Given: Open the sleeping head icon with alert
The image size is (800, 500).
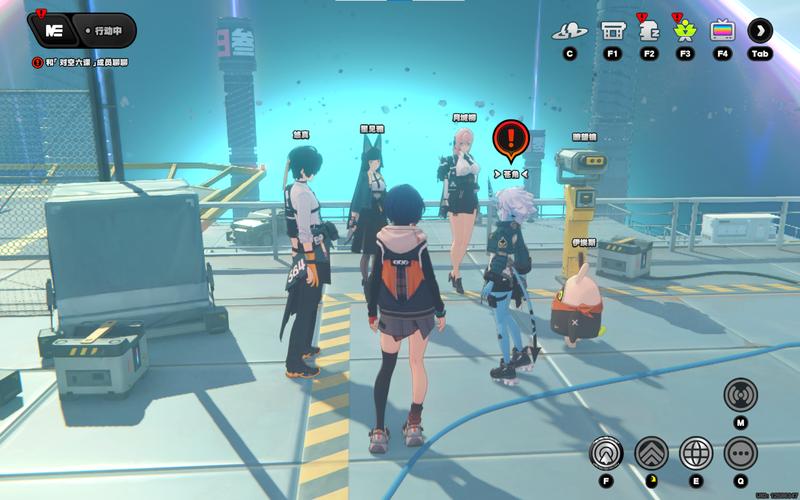Looking at the screenshot, I should (649, 30).
